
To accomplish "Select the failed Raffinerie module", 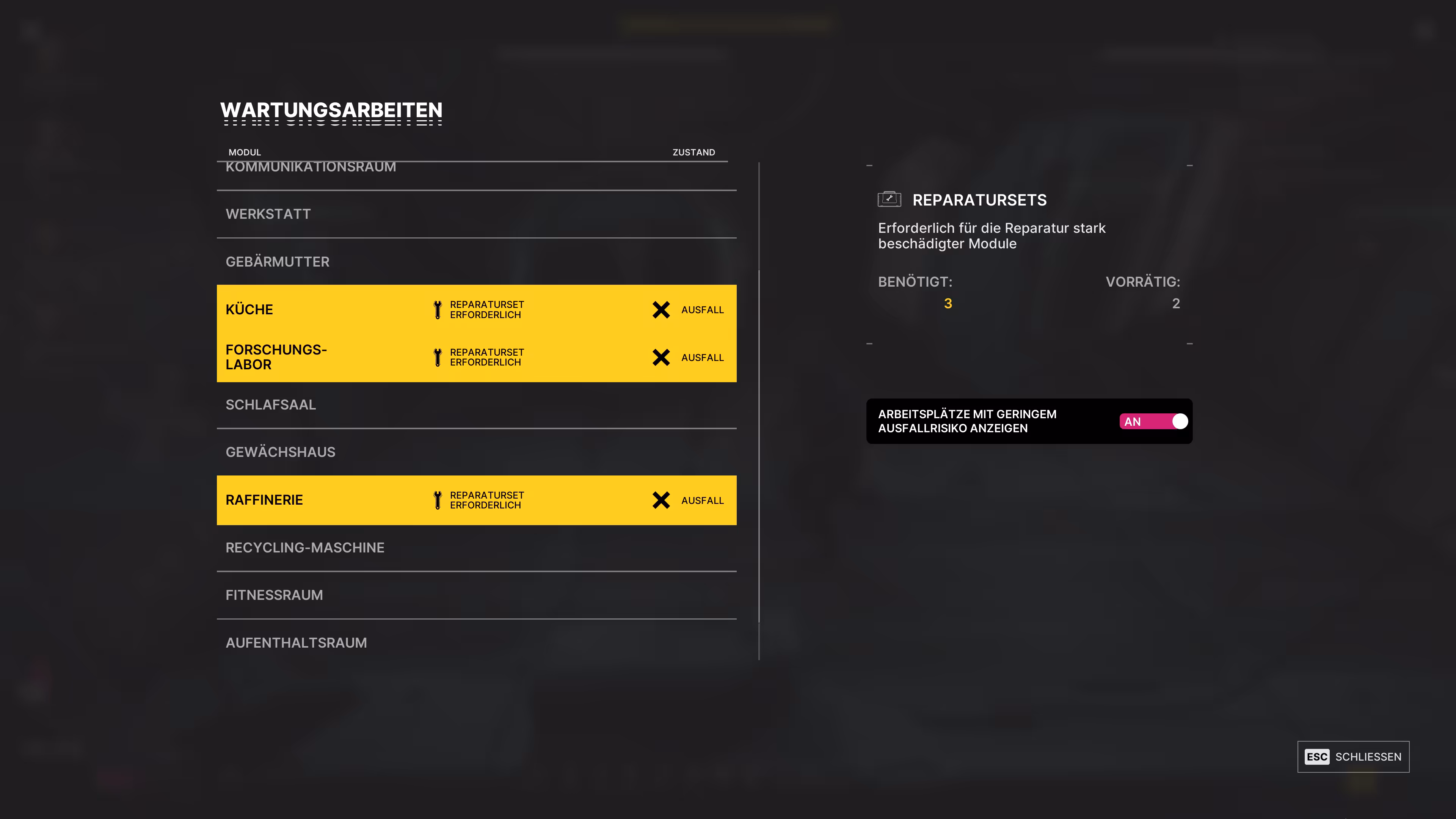I will tap(476, 500).
